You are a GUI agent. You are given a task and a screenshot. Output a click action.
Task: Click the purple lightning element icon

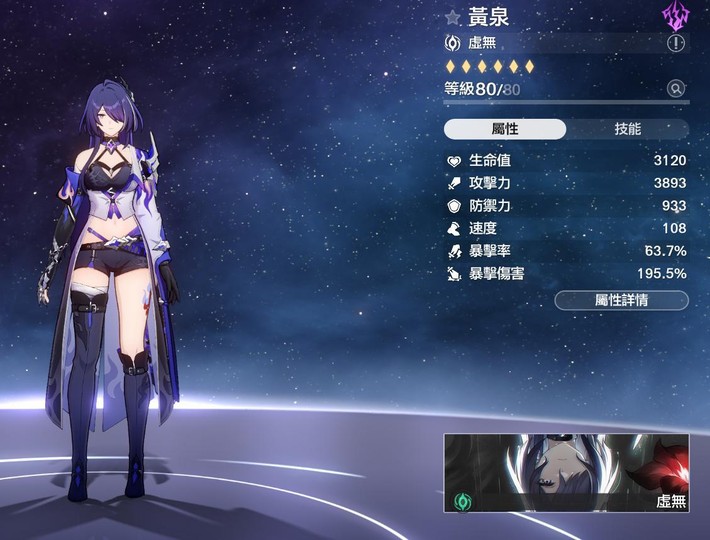click(x=676, y=16)
